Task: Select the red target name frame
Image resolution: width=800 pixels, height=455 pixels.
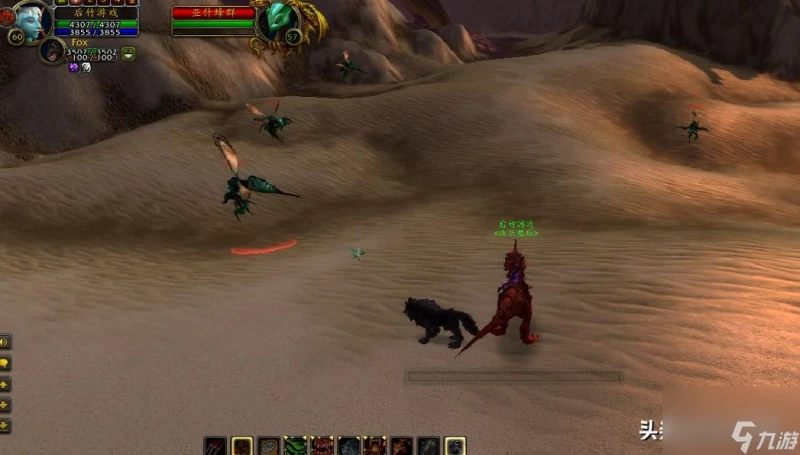Action: (x=211, y=13)
